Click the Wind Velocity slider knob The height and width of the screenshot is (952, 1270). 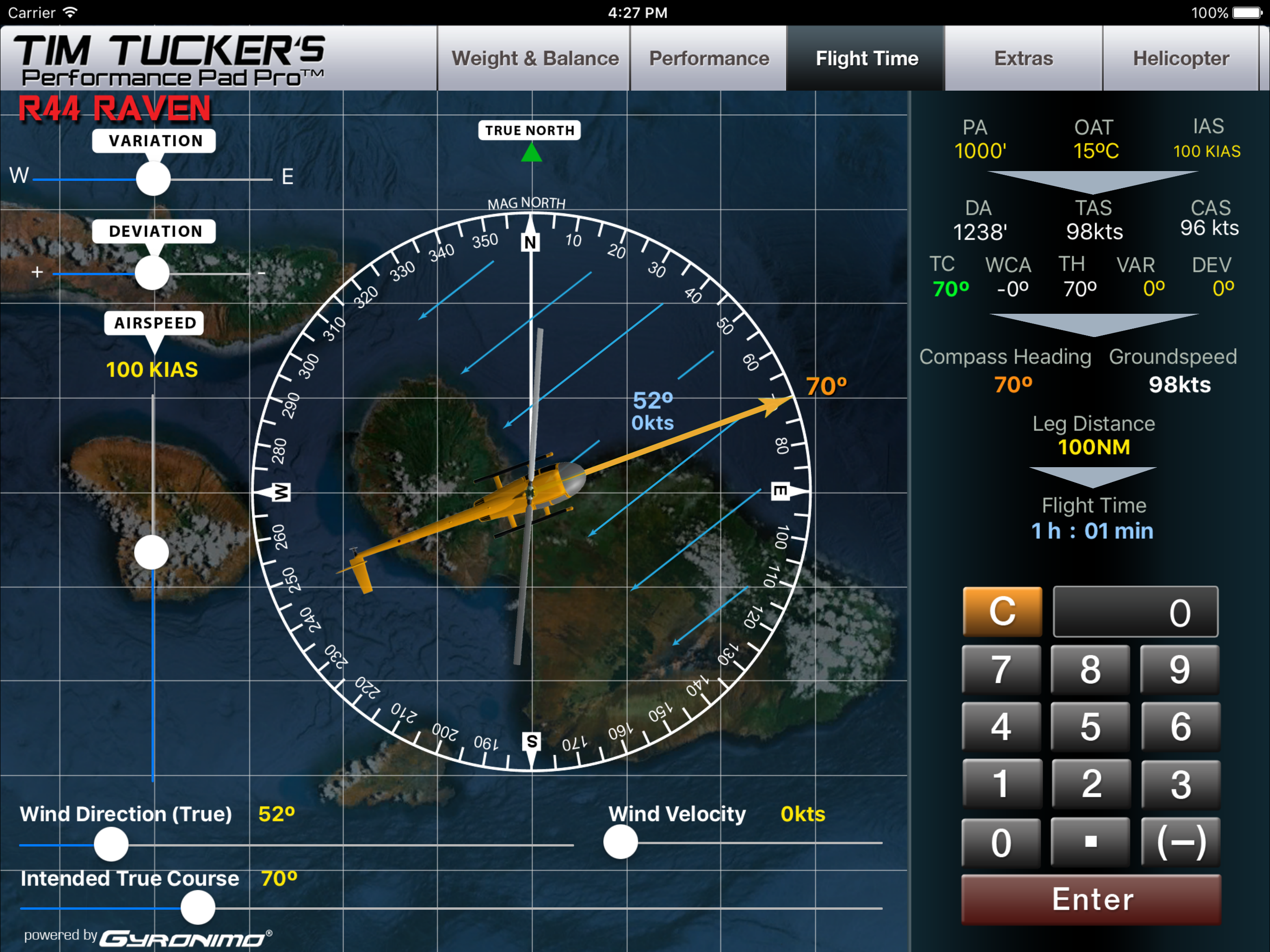[x=621, y=842]
